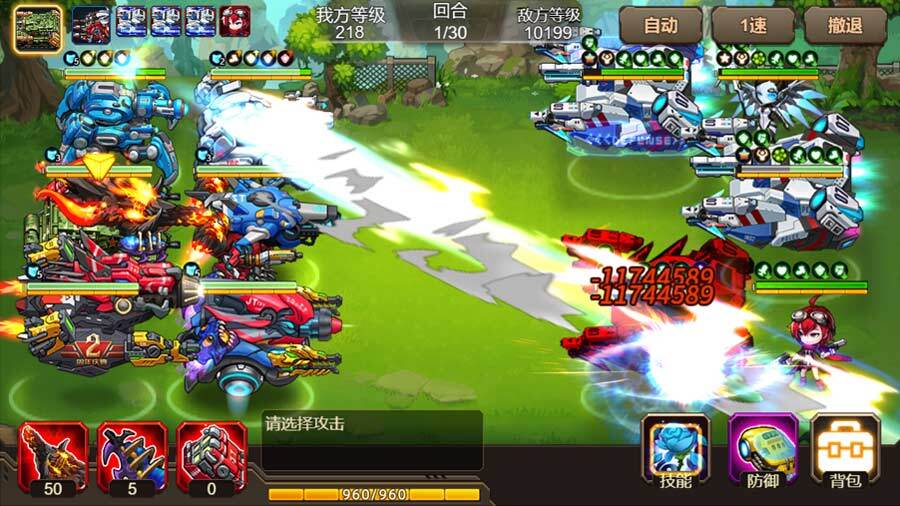The image size is (900, 506).
Task: Change battle speed with the 1速 button
Action: 753,26
